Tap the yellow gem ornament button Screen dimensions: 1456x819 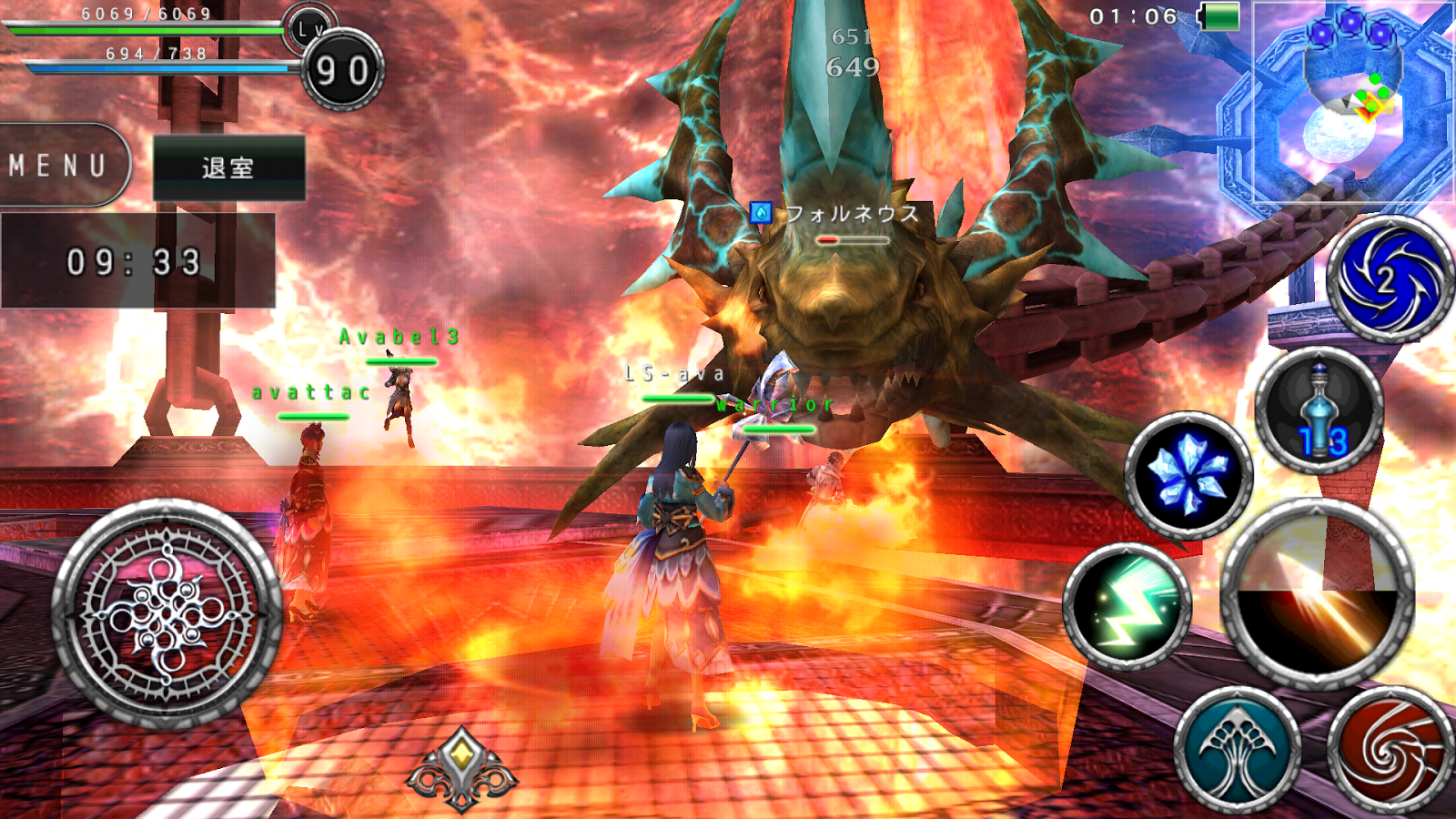(462, 769)
